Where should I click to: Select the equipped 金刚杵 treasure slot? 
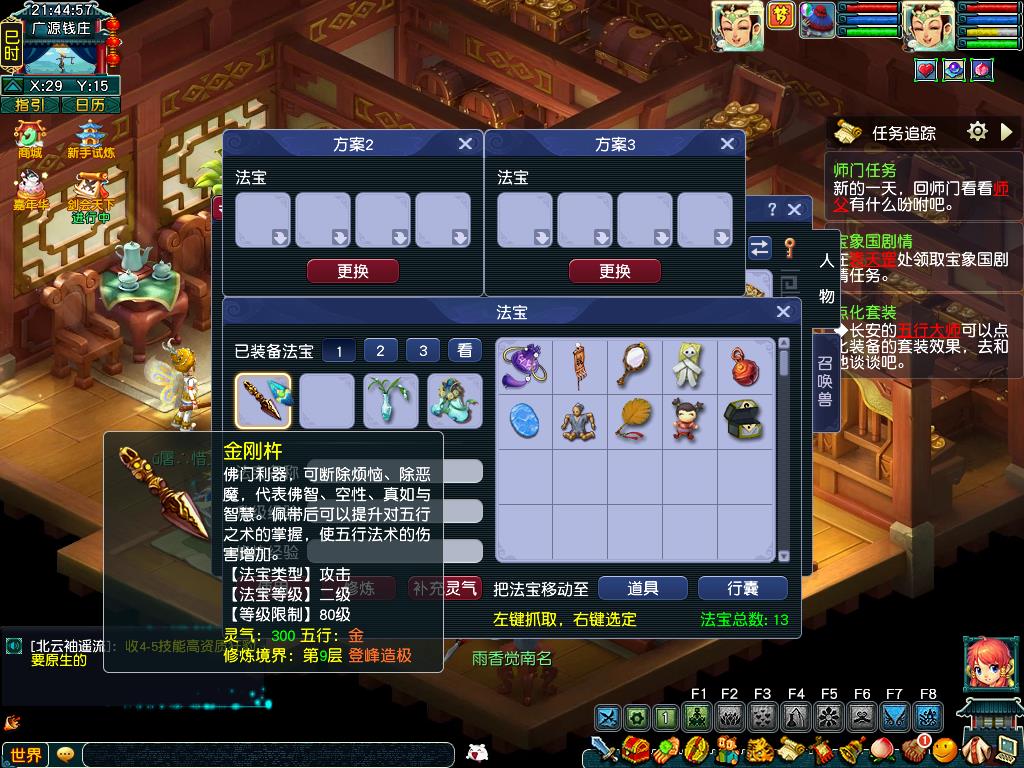click(x=264, y=401)
